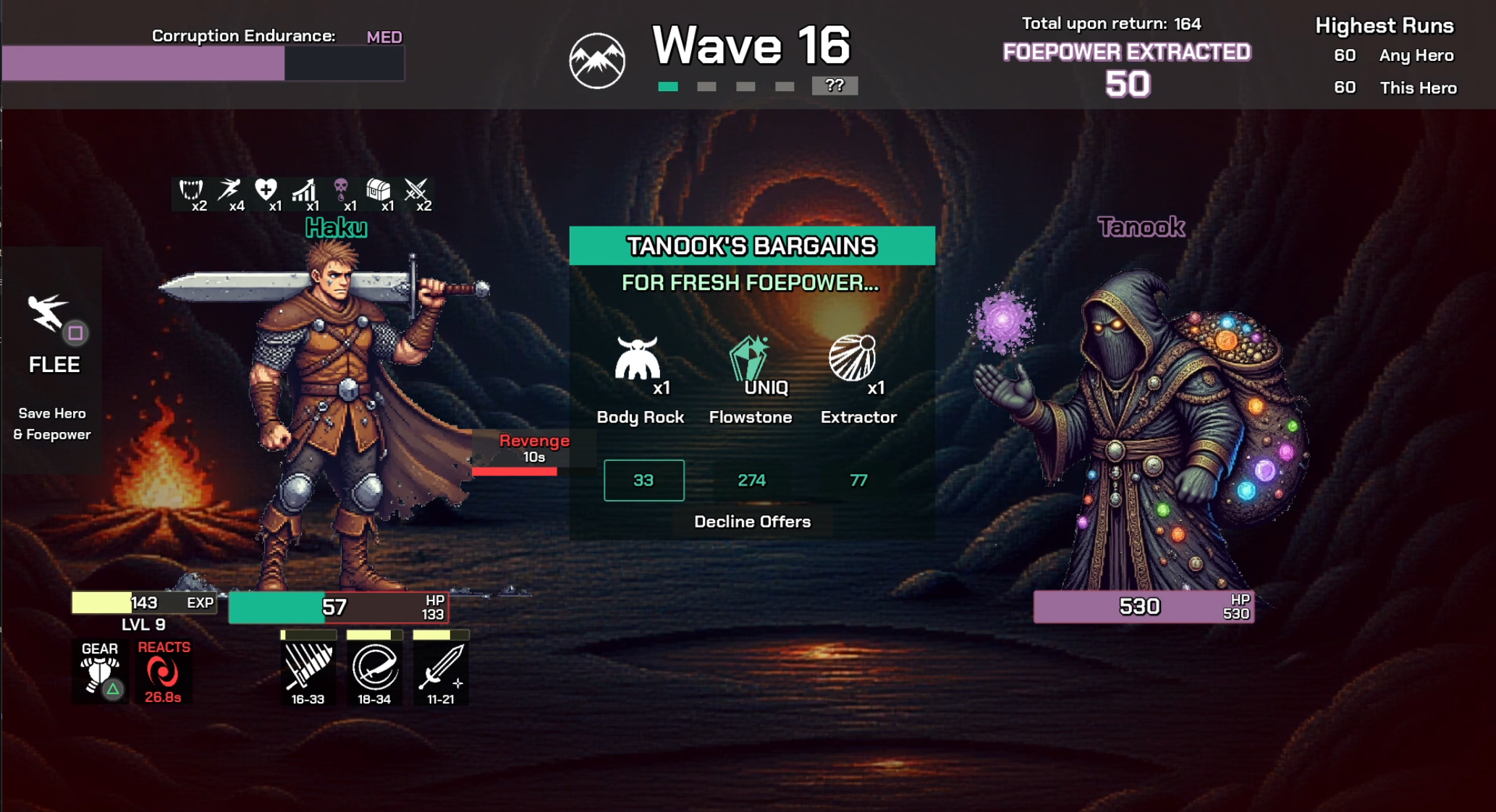The image size is (1496, 812).
Task: Inspect the Flowstone unique crystal icon
Action: (749, 357)
